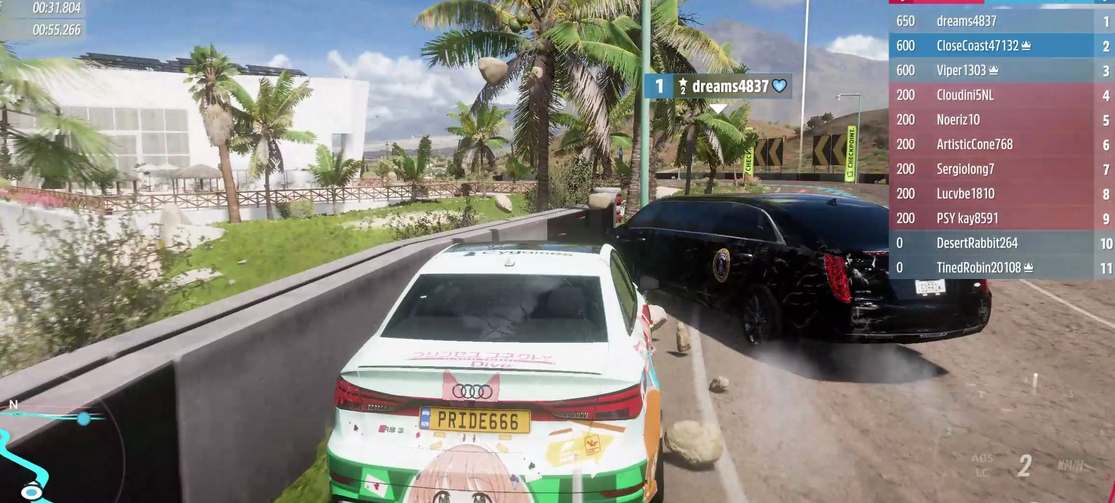Click the dreams4837 nameplate above the car
This screenshot has width=1115, height=503.
(719, 86)
